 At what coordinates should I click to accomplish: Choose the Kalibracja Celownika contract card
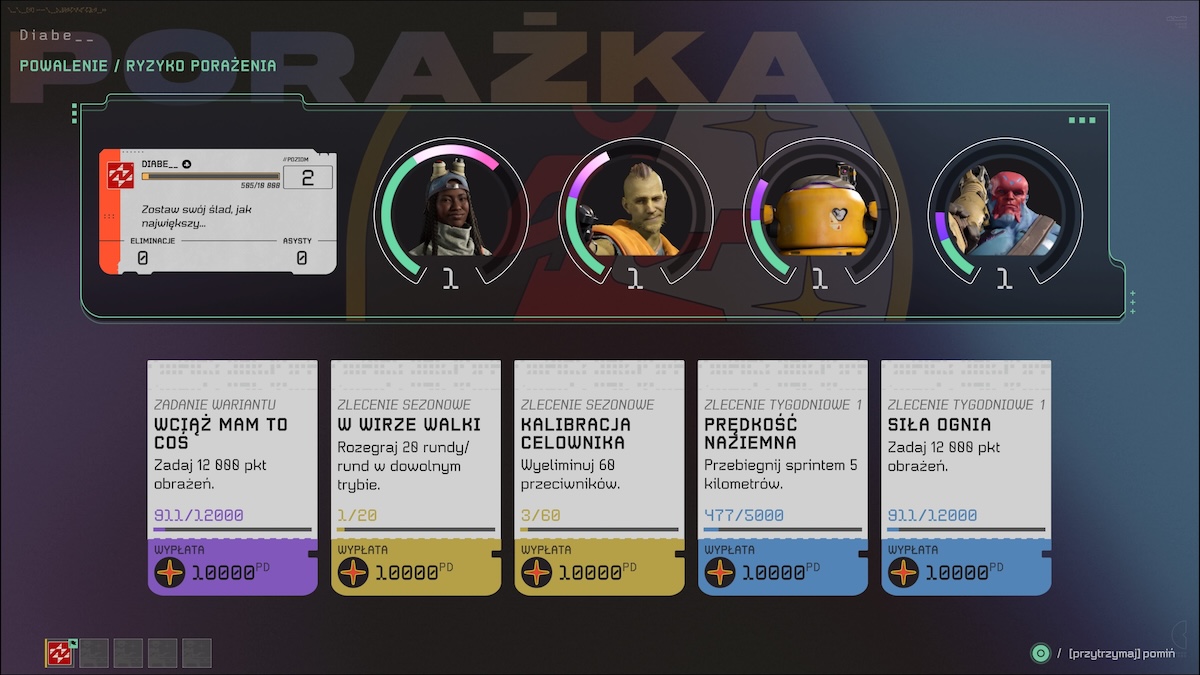(599, 477)
